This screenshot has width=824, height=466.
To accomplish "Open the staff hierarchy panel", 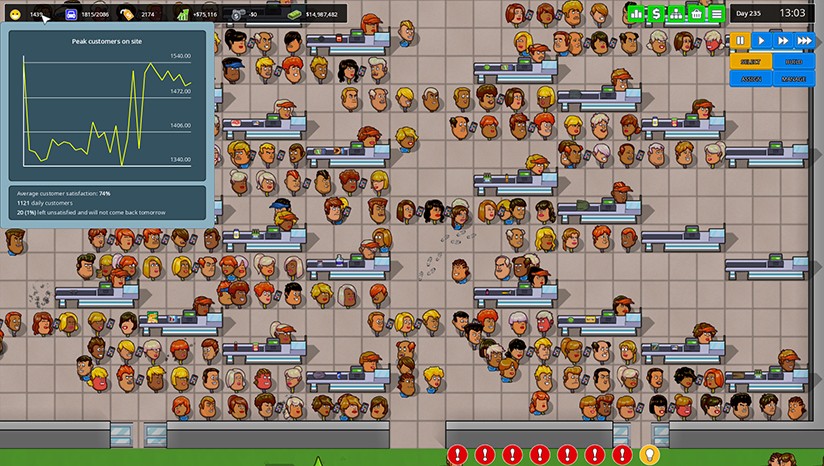I will [x=676, y=14].
